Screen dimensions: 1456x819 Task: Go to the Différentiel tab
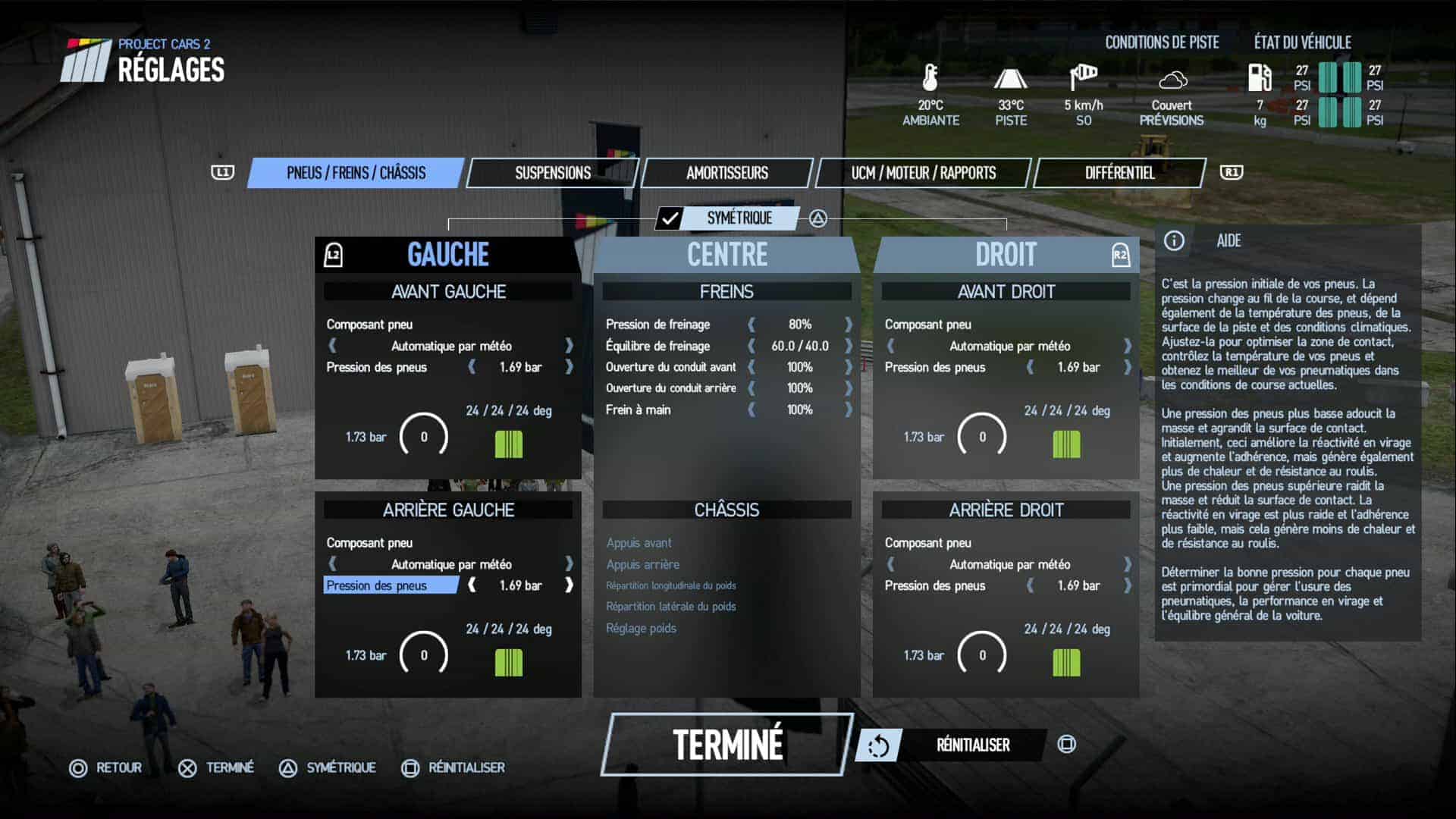click(1119, 173)
